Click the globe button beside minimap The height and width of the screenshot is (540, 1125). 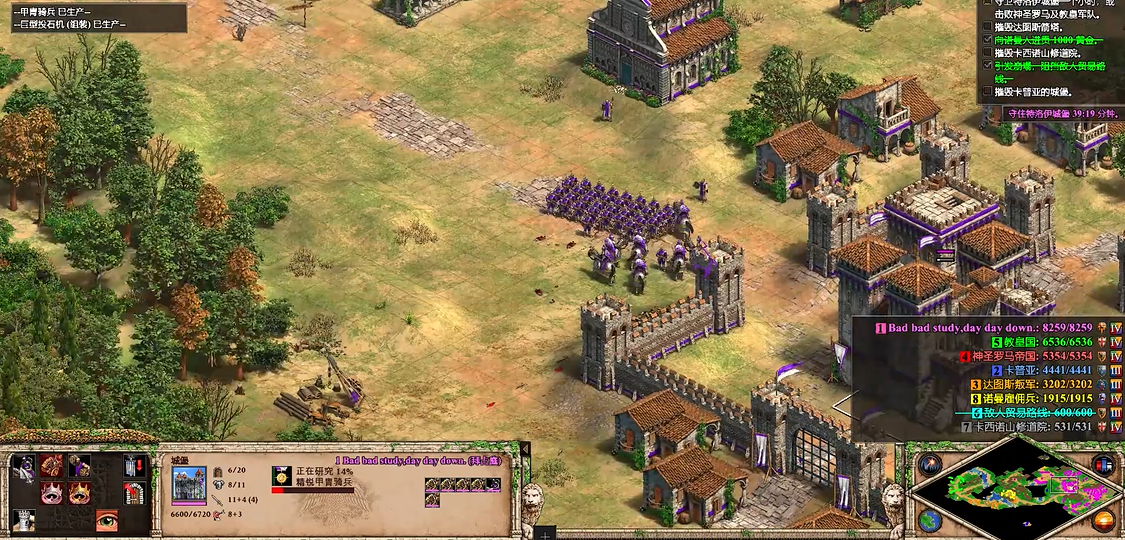(x=930, y=522)
